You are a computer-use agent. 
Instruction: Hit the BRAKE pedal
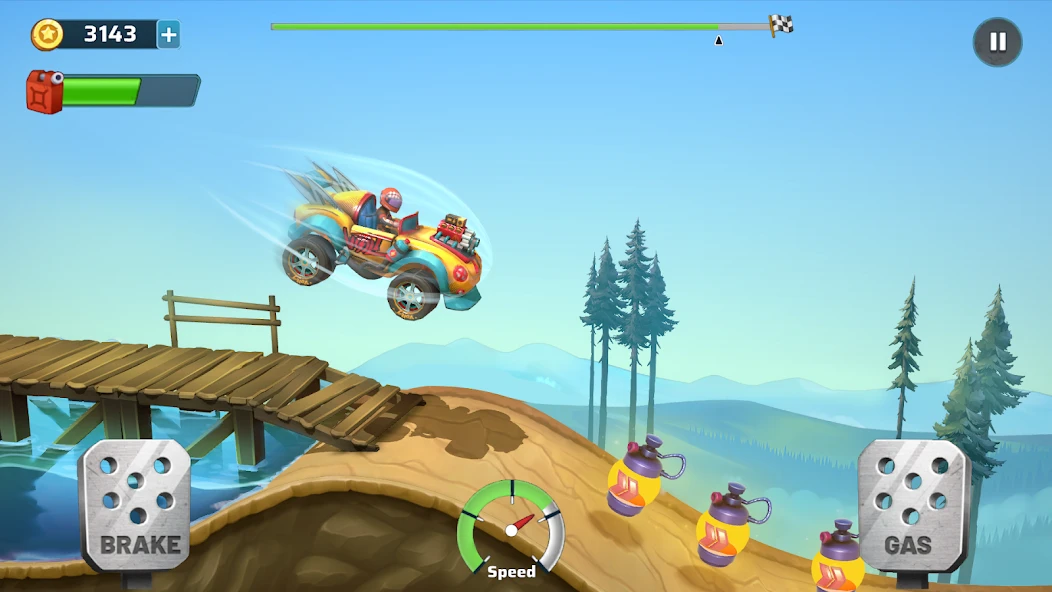click(x=136, y=506)
